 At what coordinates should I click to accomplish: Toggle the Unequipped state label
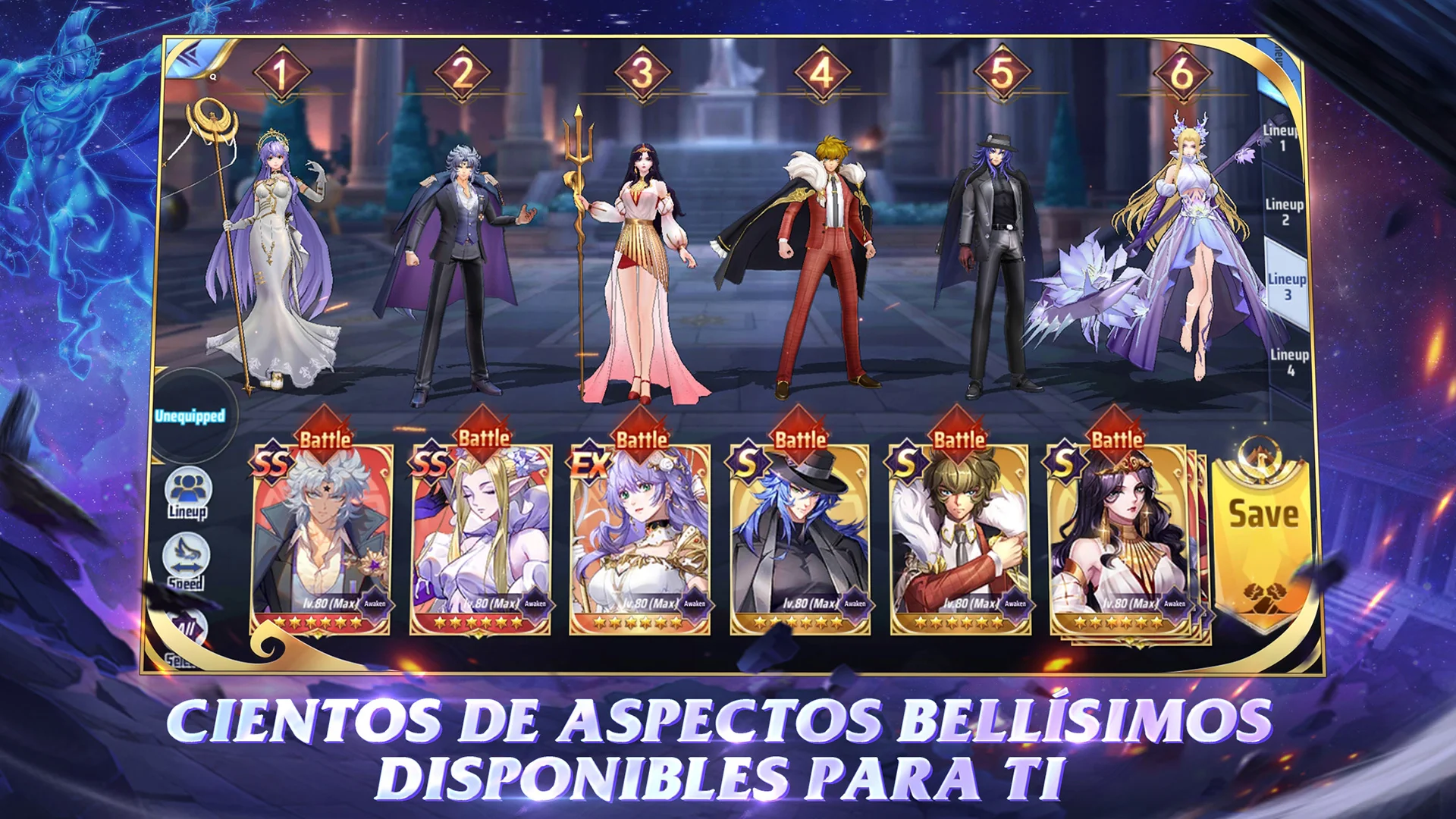pos(190,415)
